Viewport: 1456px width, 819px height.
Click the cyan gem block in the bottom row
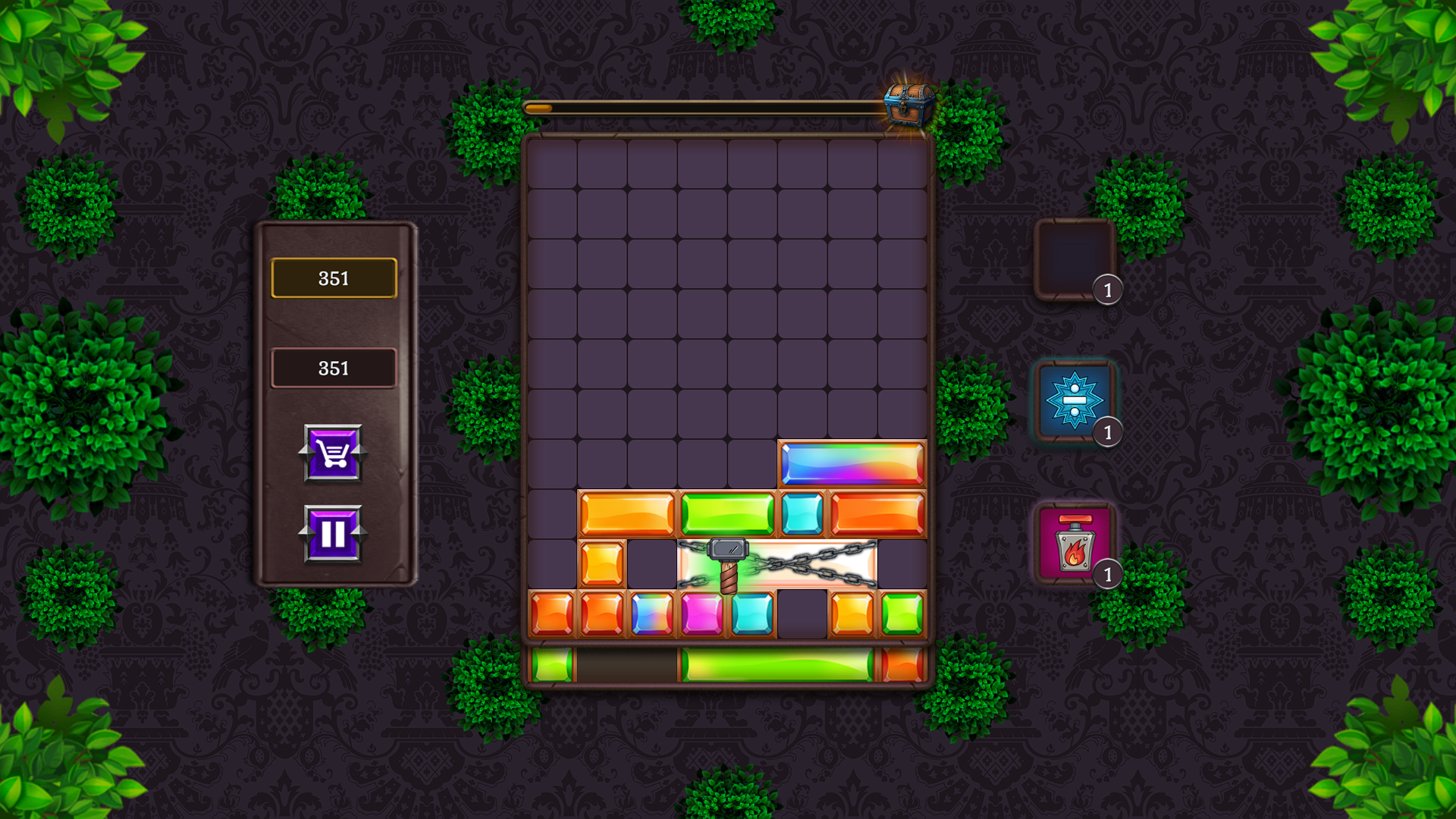point(751,614)
